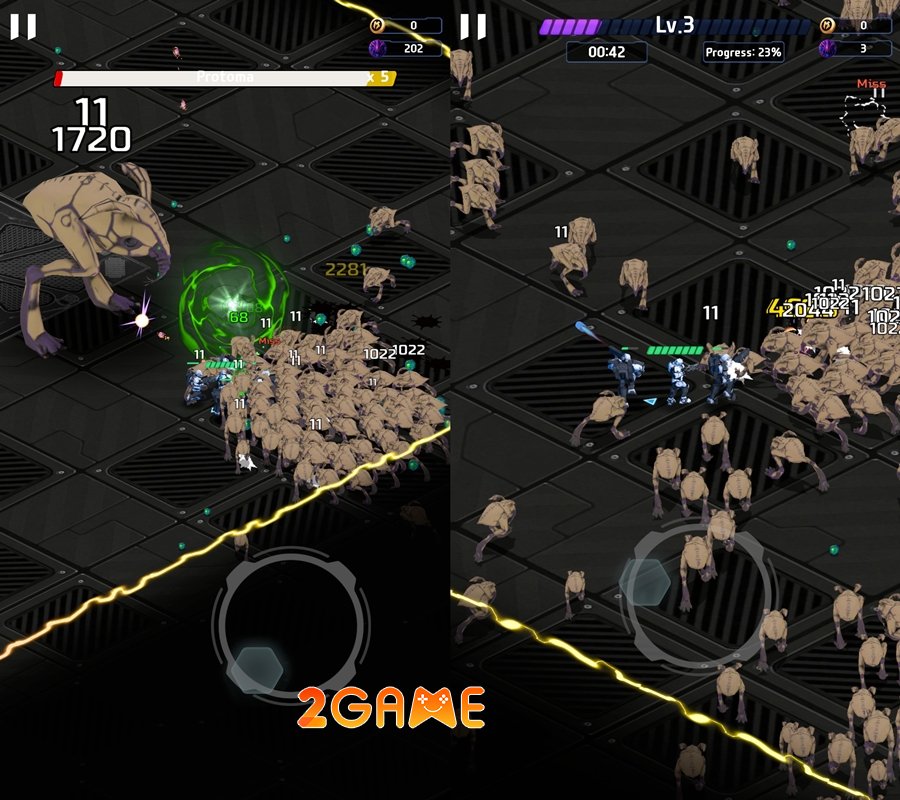Pause the game above the Protoma boss bar

[23, 27]
